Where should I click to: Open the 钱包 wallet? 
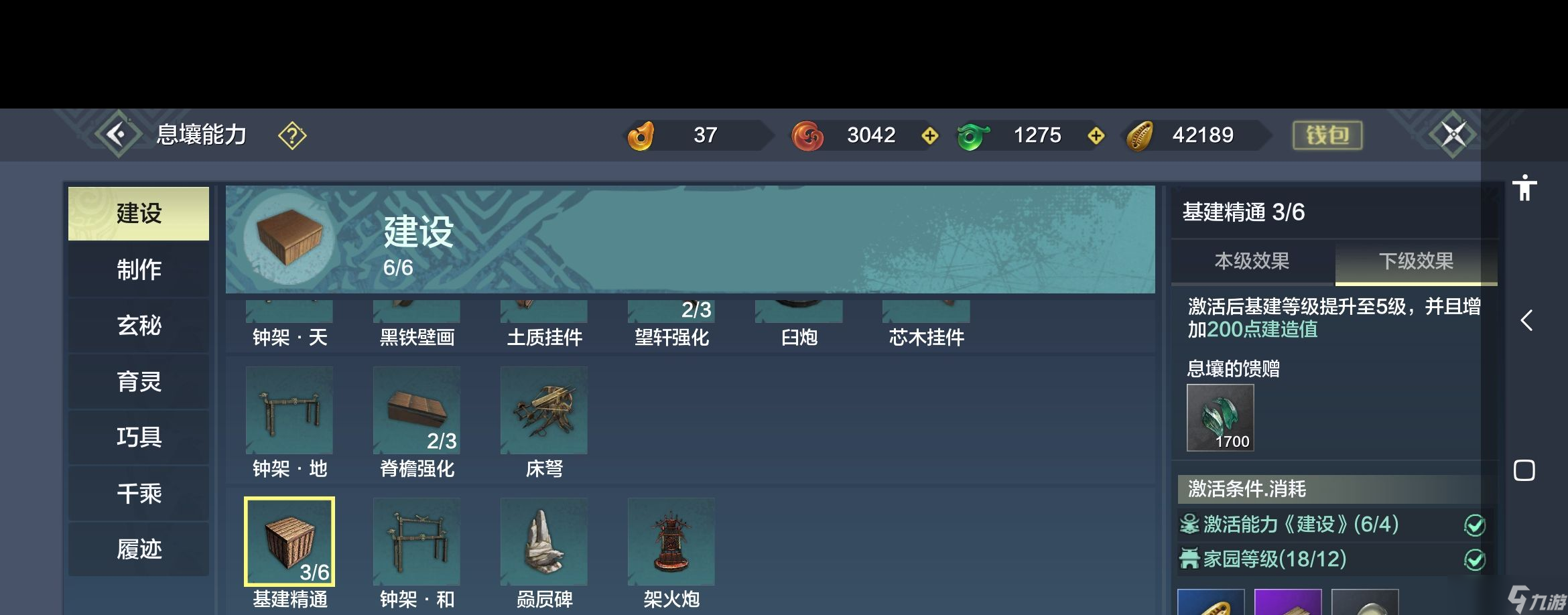1327,135
